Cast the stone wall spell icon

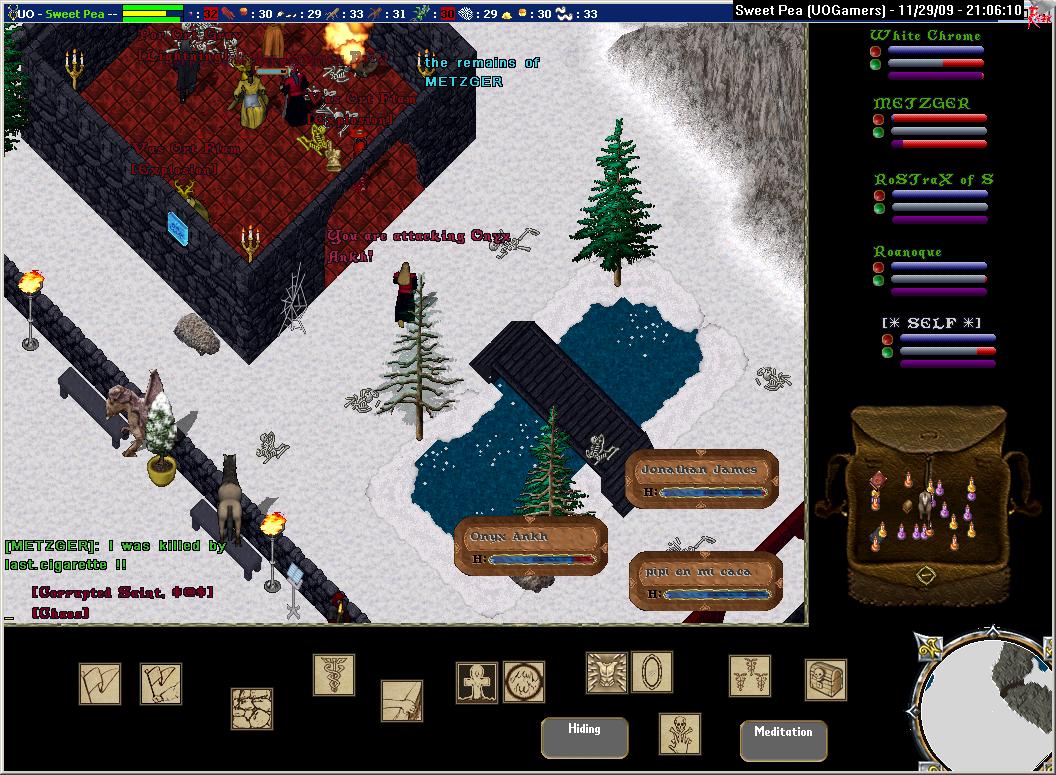pos(252,708)
